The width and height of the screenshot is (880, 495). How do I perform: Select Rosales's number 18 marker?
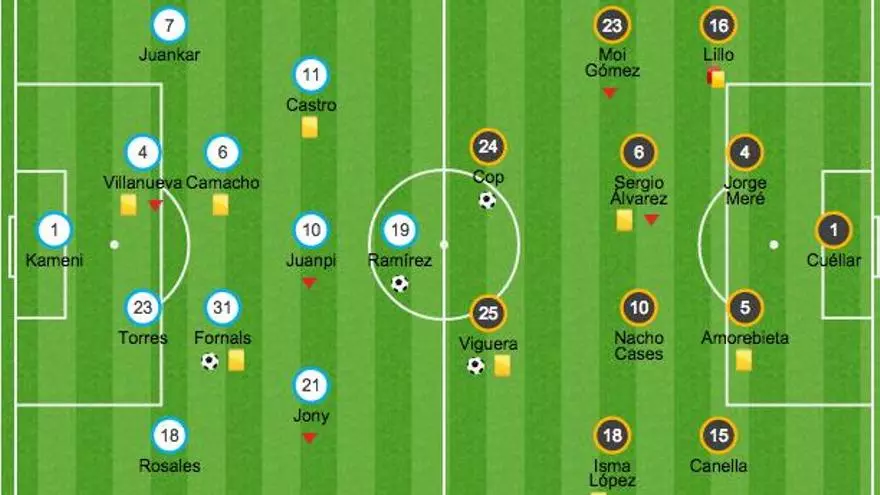[x=170, y=435]
